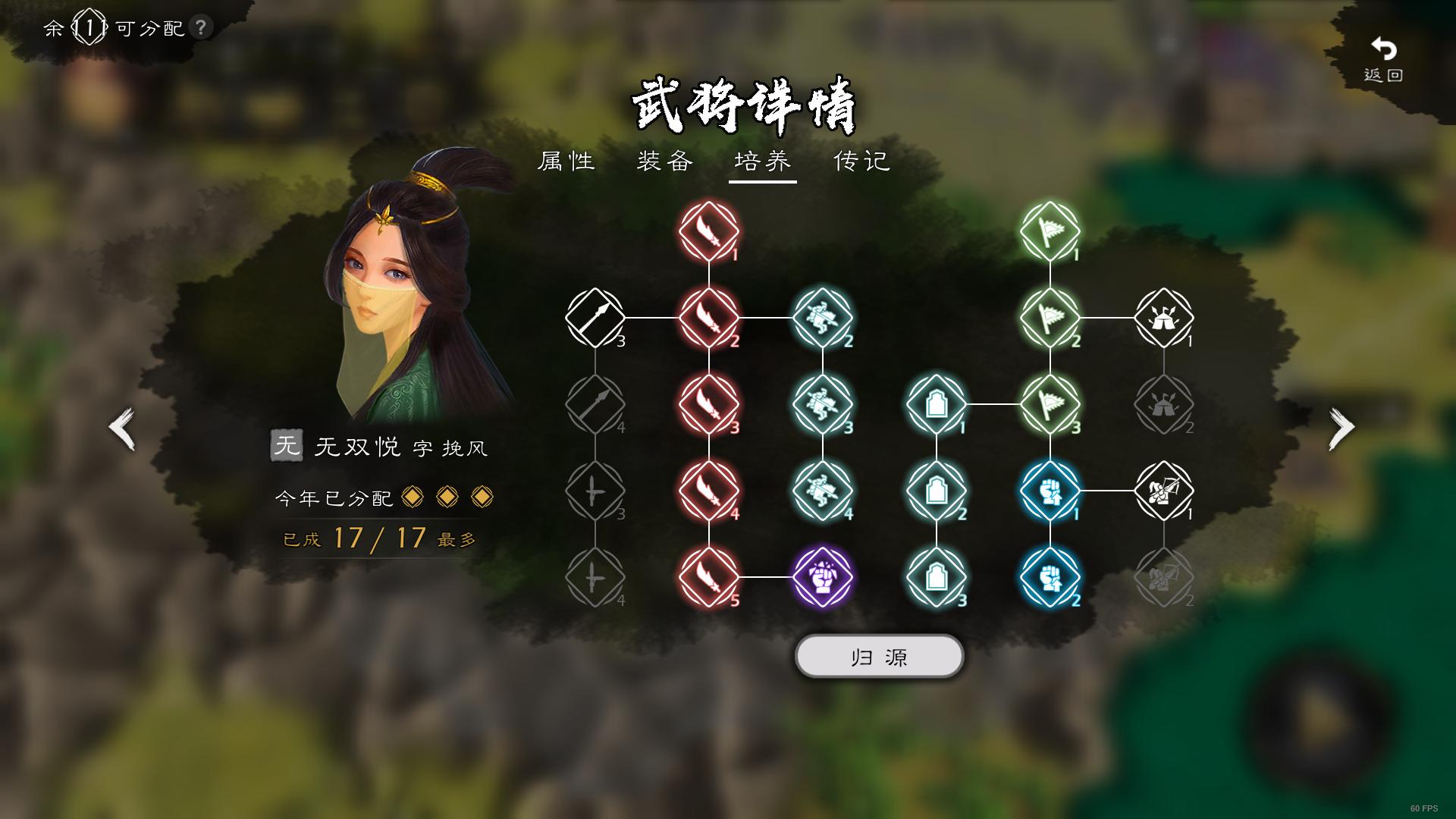The image size is (1456, 819).
Task: Open the allocation help question mark
Action: pos(199,28)
